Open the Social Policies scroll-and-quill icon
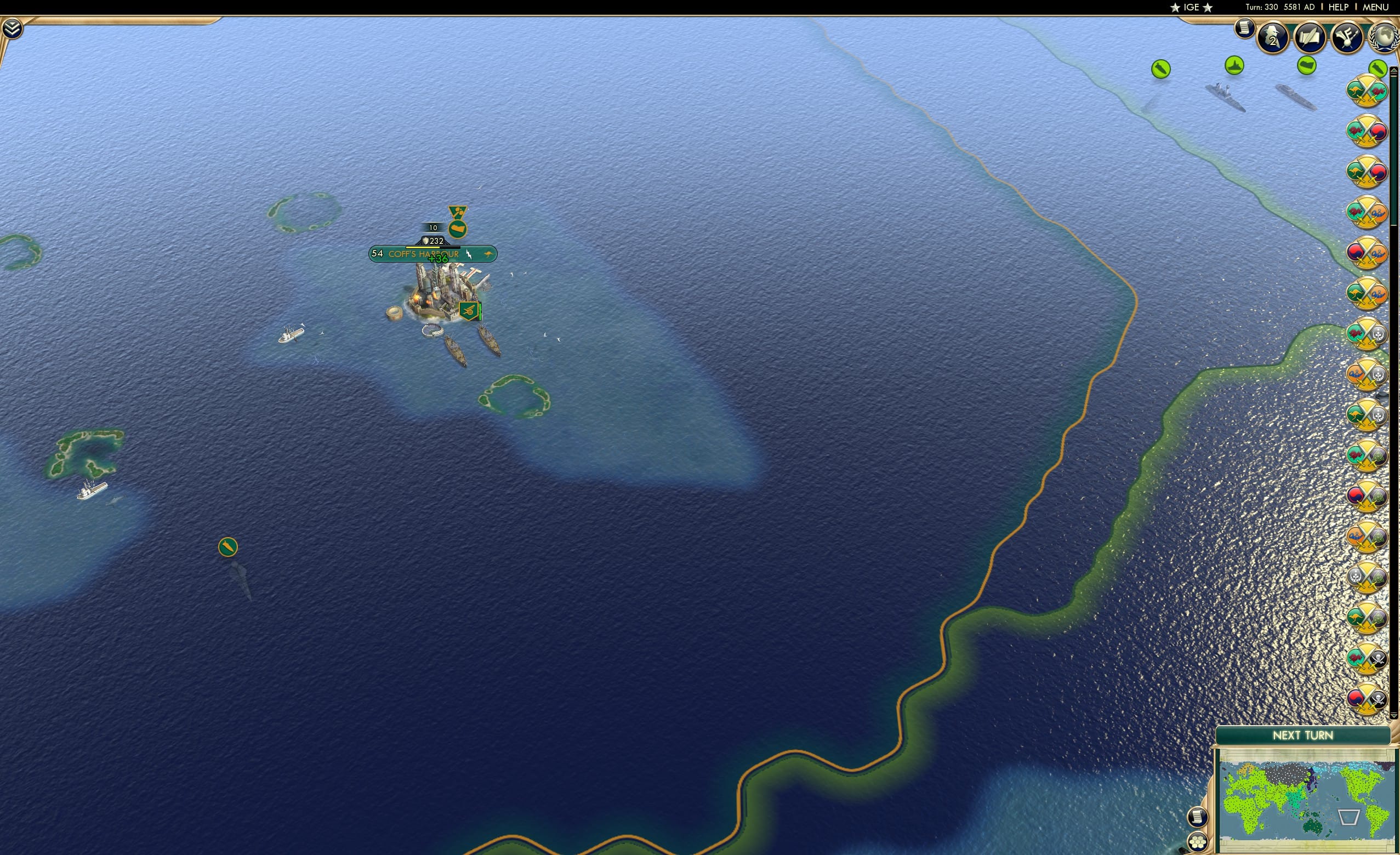This screenshot has height=855, width=1400. [1309, 35]
